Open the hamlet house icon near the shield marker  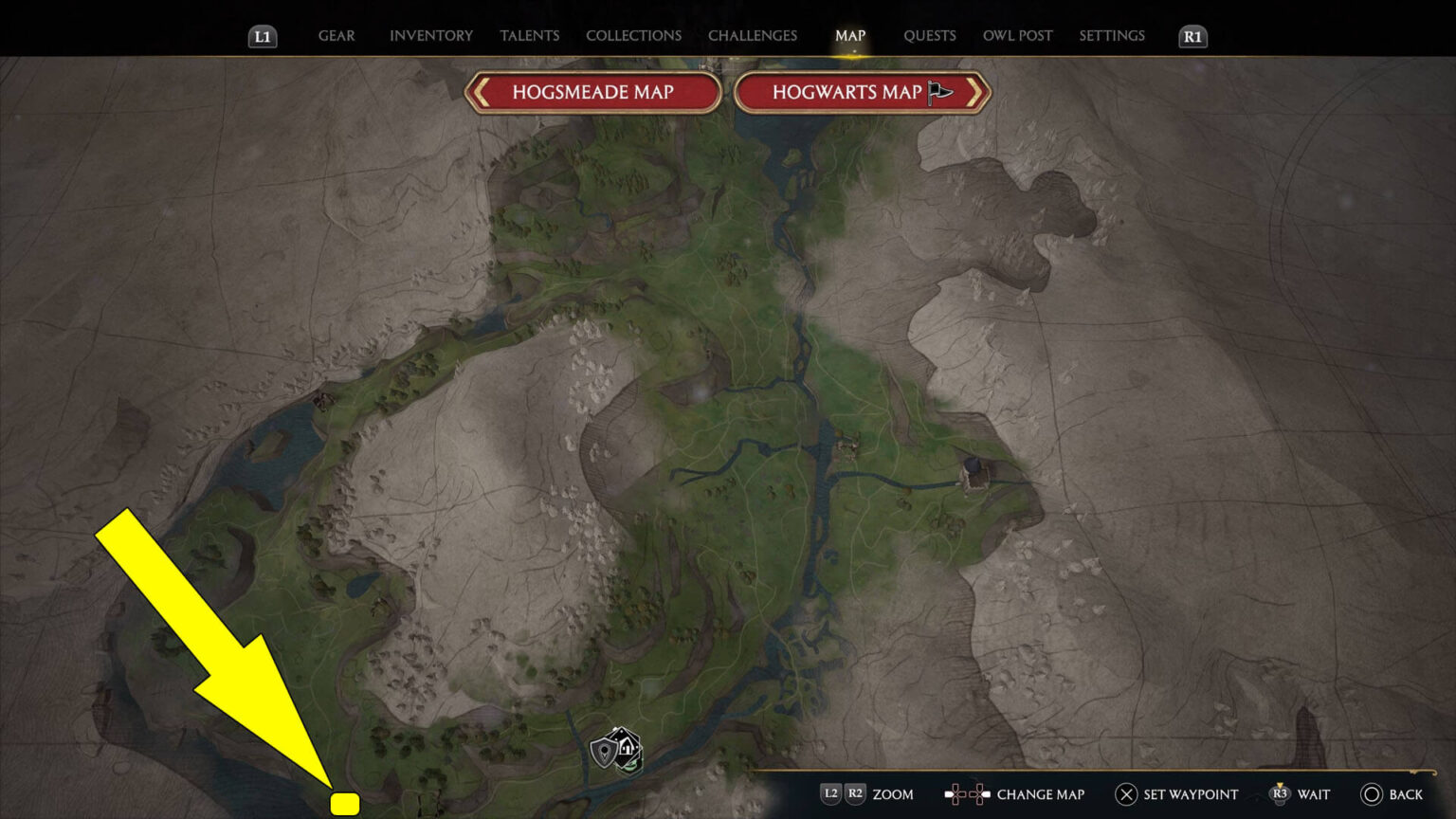coord(627,746)
